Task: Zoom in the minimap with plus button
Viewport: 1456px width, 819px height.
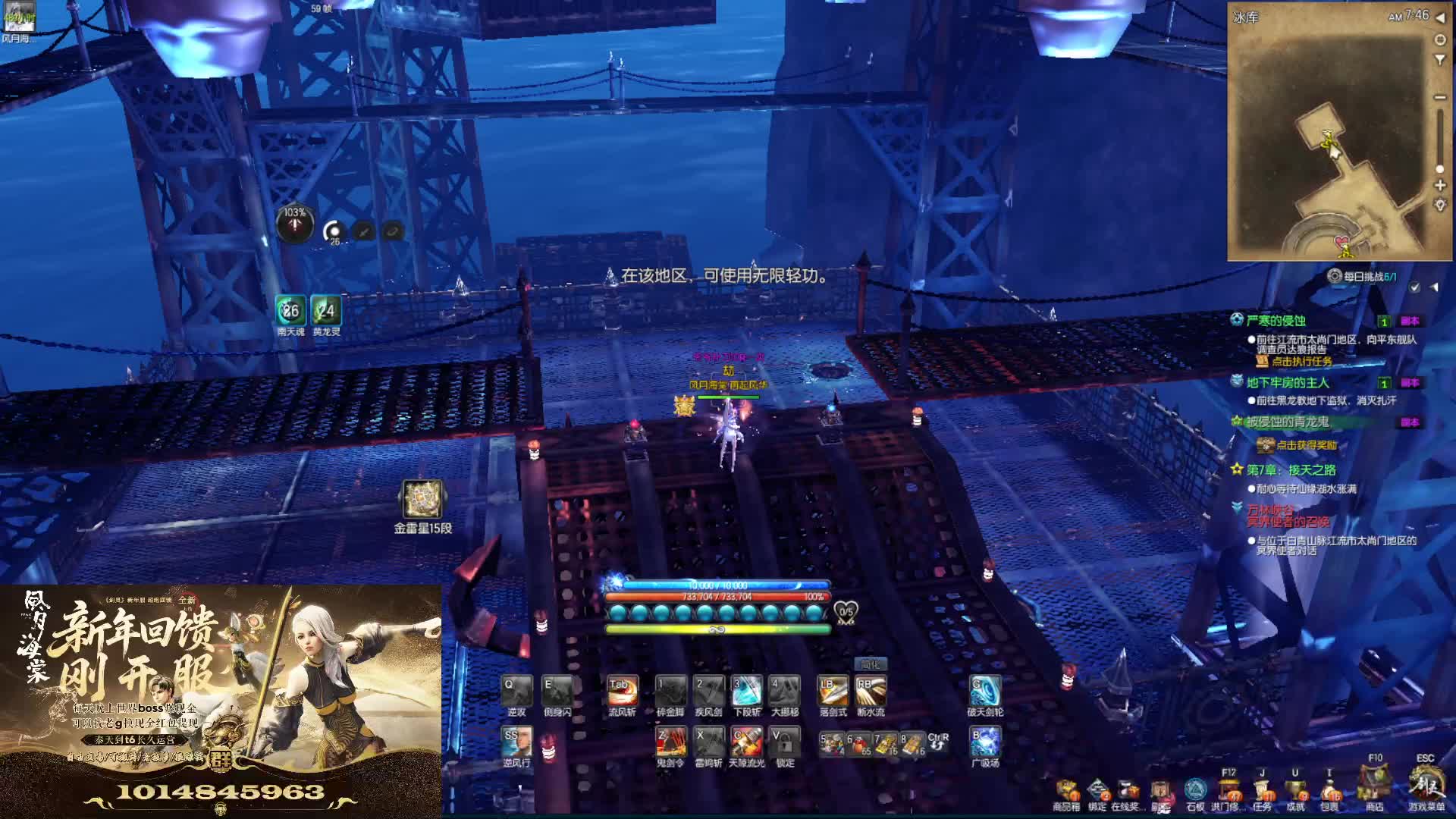Action: click(x=1440, y=185)
